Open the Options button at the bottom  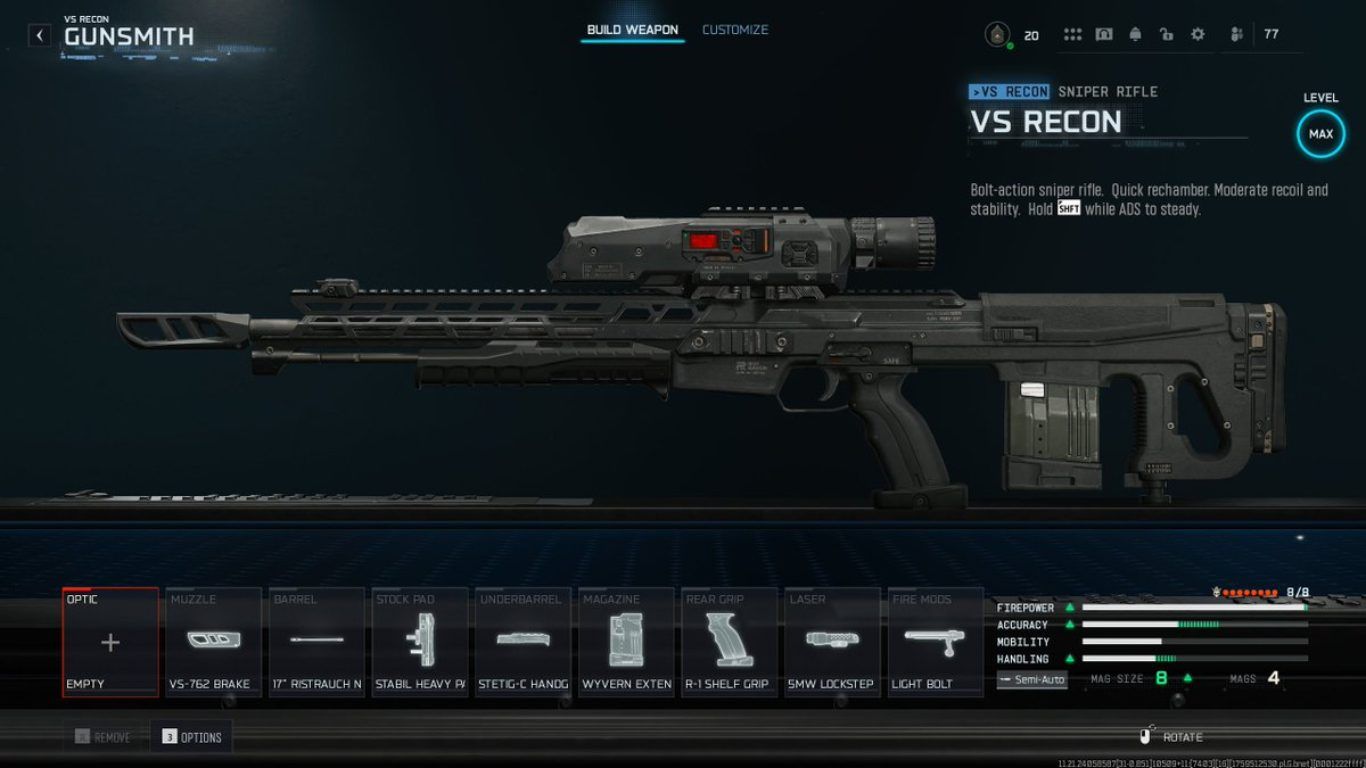(191, 738)
